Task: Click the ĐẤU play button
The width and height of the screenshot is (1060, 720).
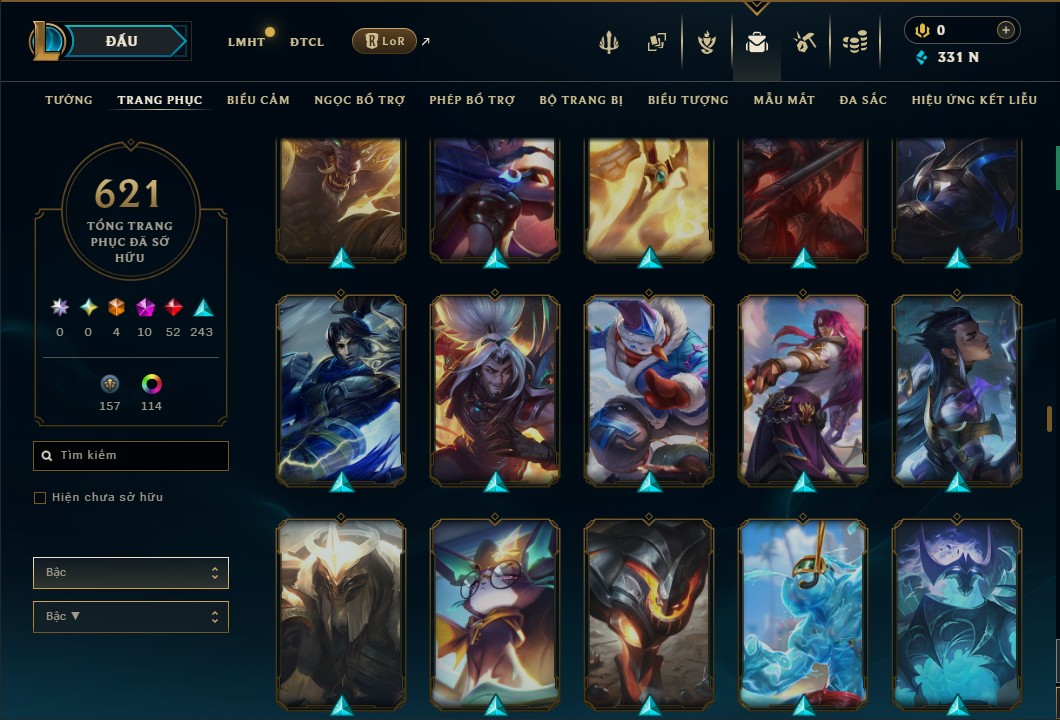Action: click(122, 41)
